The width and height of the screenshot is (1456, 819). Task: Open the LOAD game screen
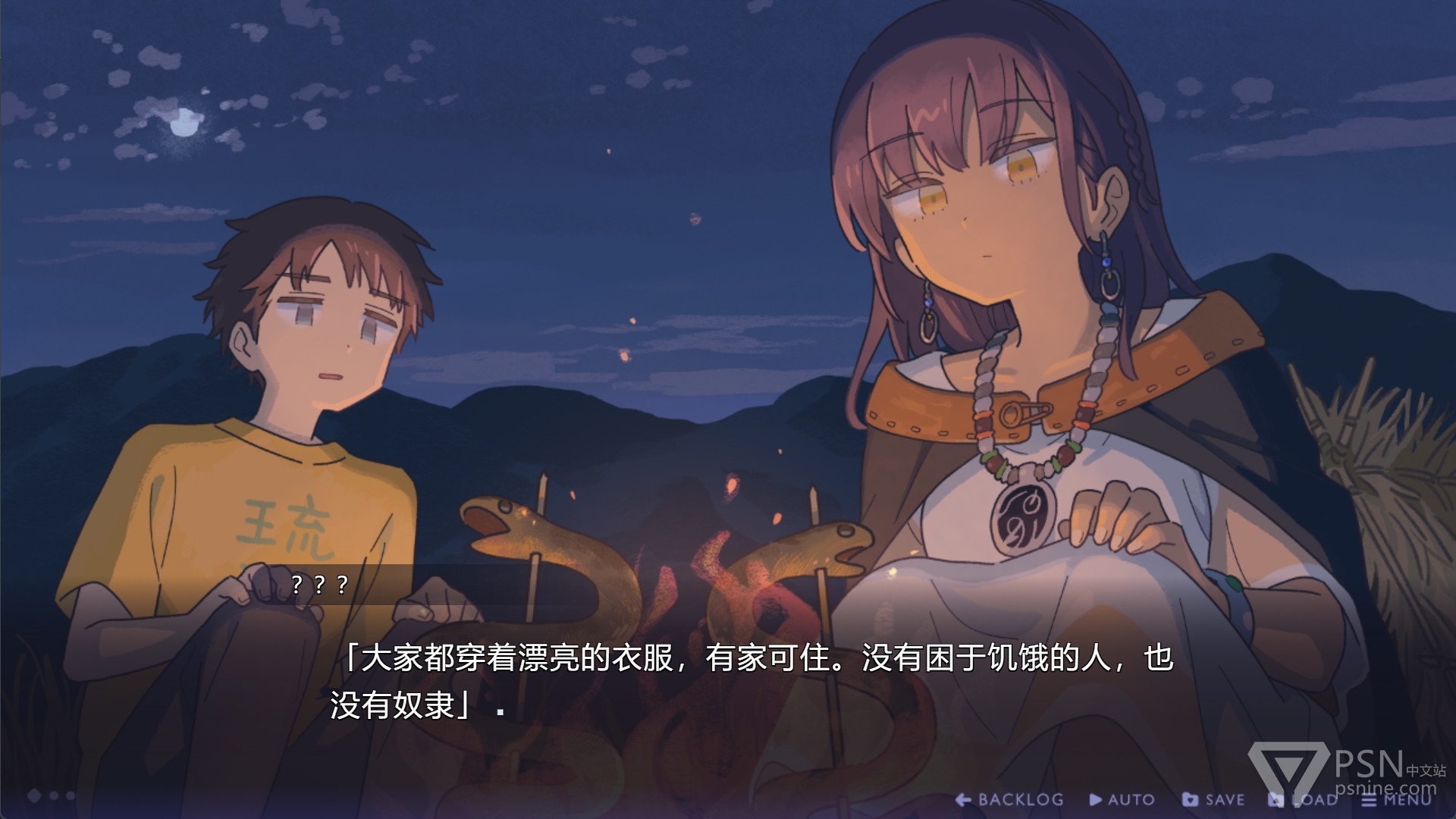pyautogui.click(x=1304, y=799)
